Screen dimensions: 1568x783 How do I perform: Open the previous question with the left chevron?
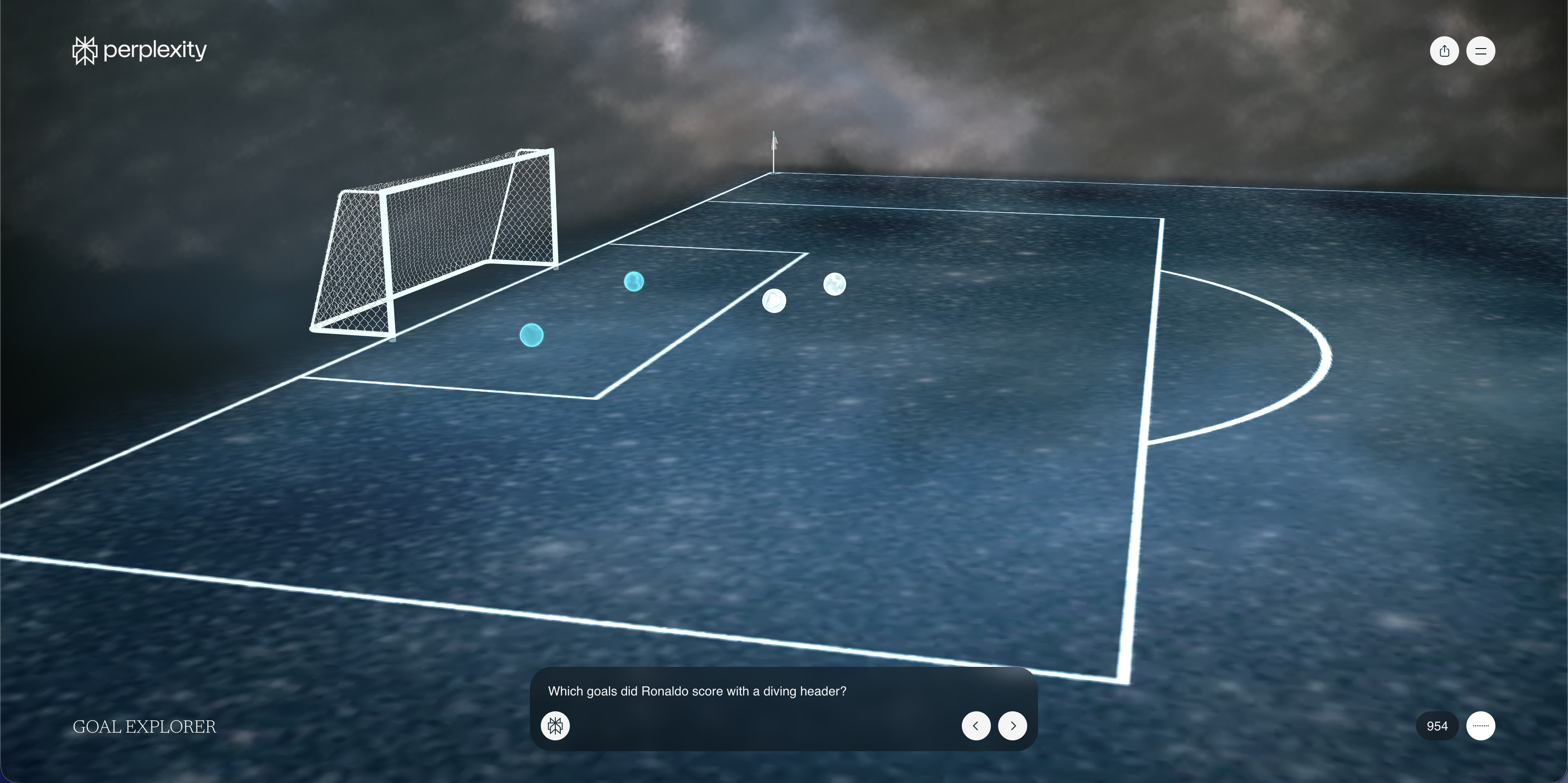click(976, 725)
